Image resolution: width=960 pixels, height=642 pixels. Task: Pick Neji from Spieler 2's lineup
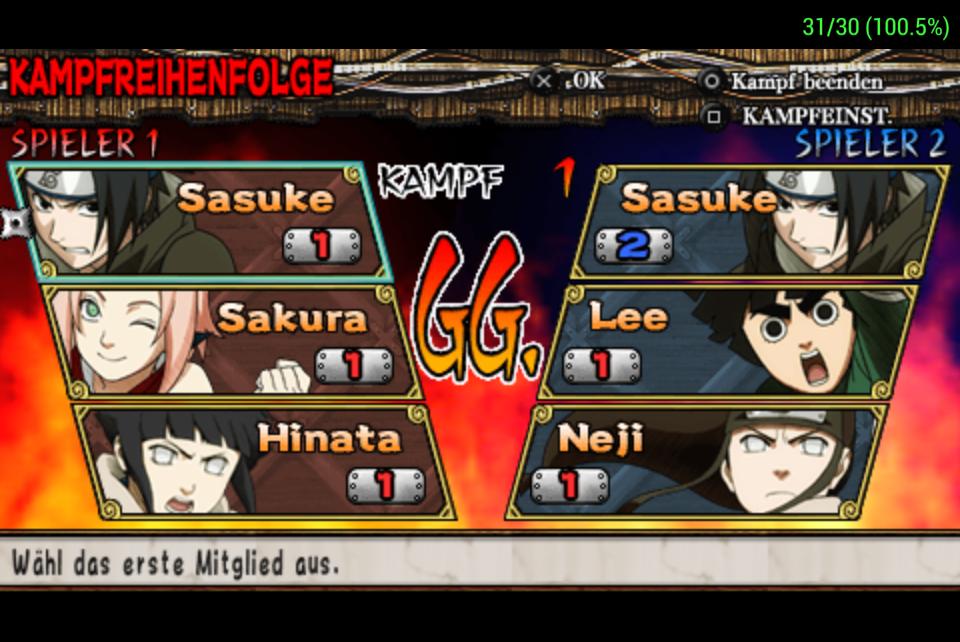tap(700, 462)
